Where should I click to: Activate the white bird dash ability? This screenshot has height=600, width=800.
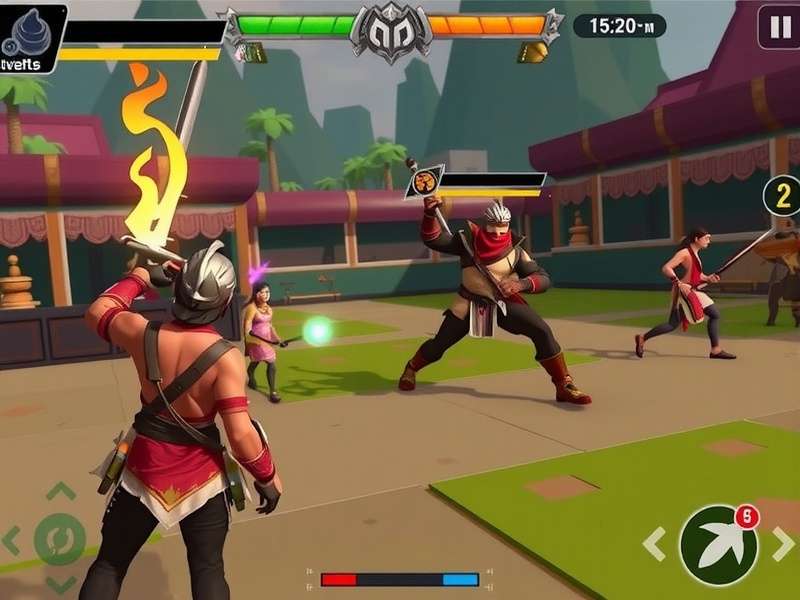718,545
